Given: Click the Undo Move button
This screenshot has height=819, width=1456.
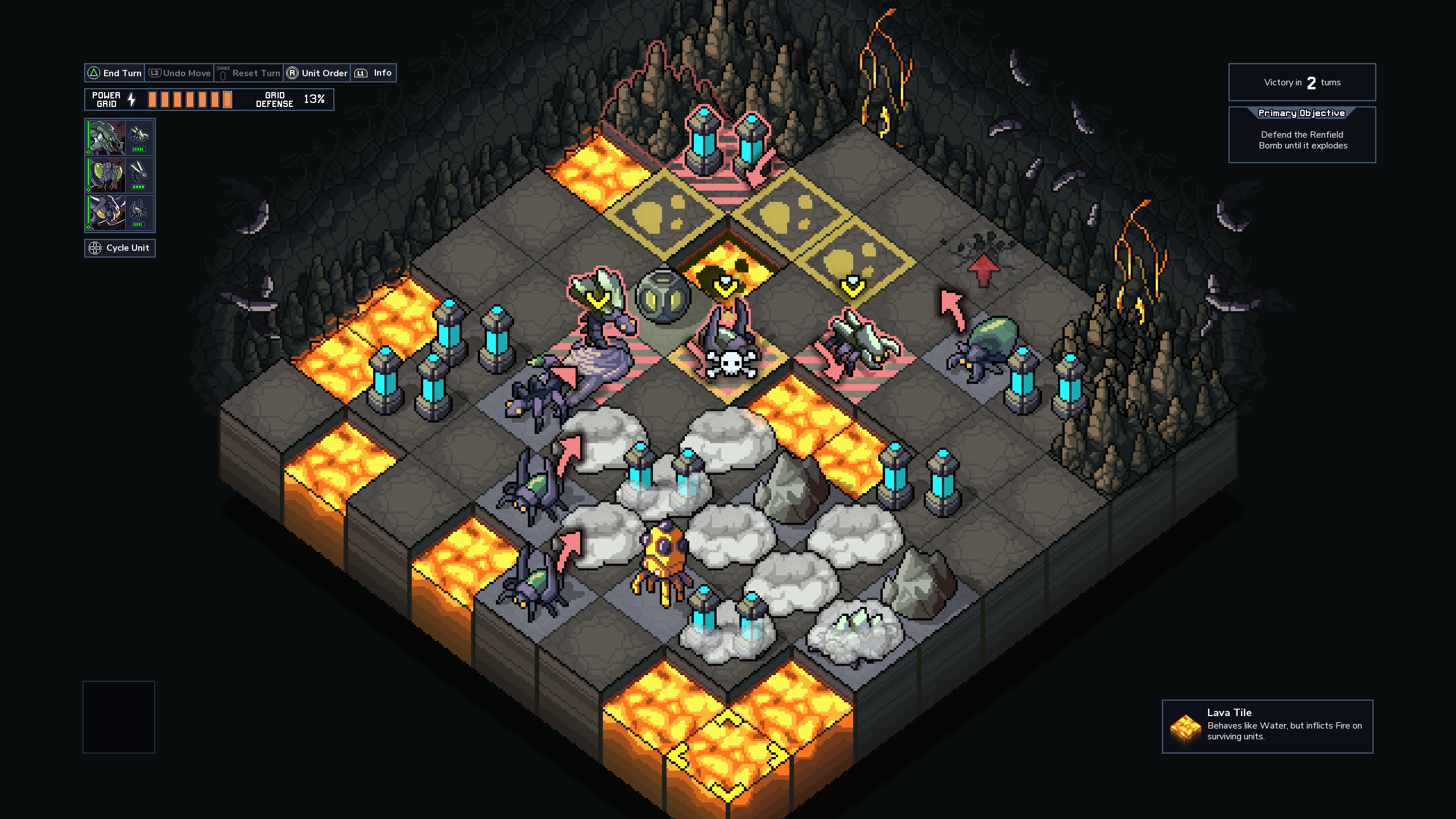Looking at the screenshot, I should 180,73.
